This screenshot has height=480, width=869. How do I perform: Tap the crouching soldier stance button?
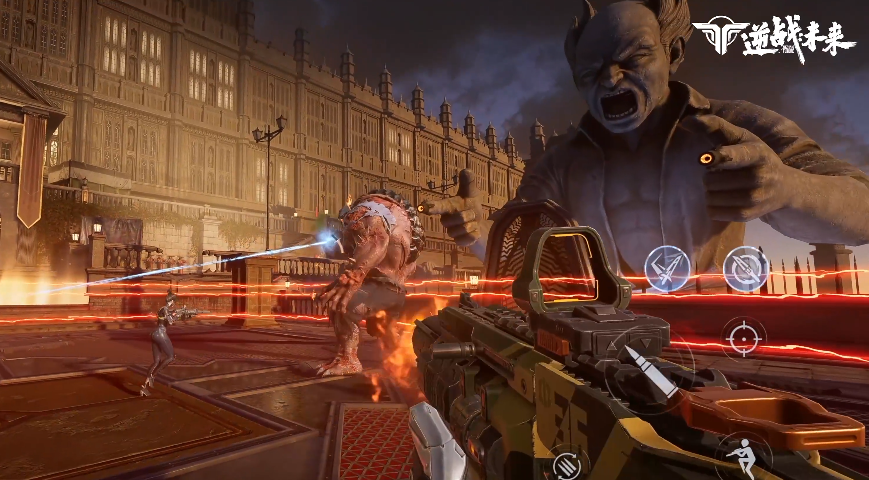pos(743,453)
